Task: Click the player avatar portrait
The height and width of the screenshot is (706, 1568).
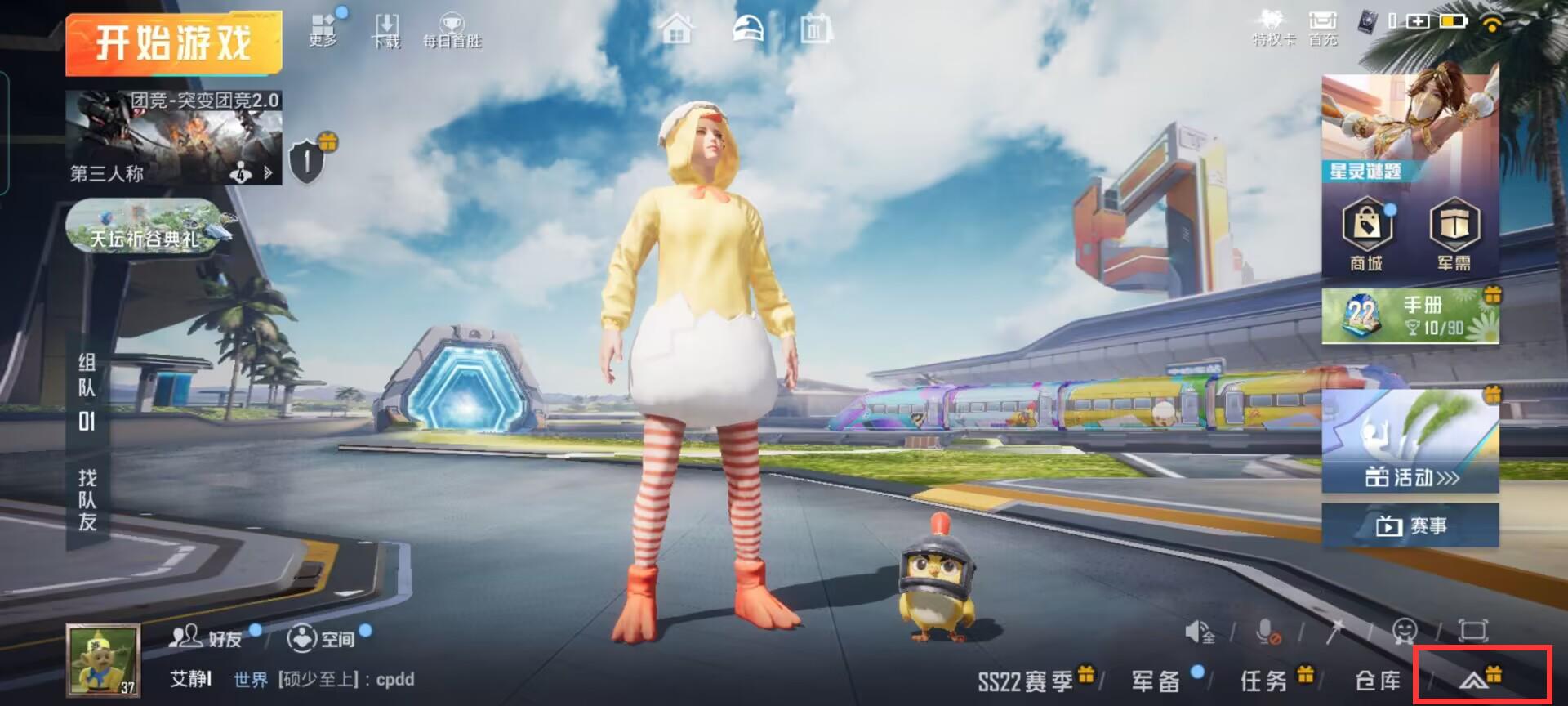Action: tap(103, 660)
